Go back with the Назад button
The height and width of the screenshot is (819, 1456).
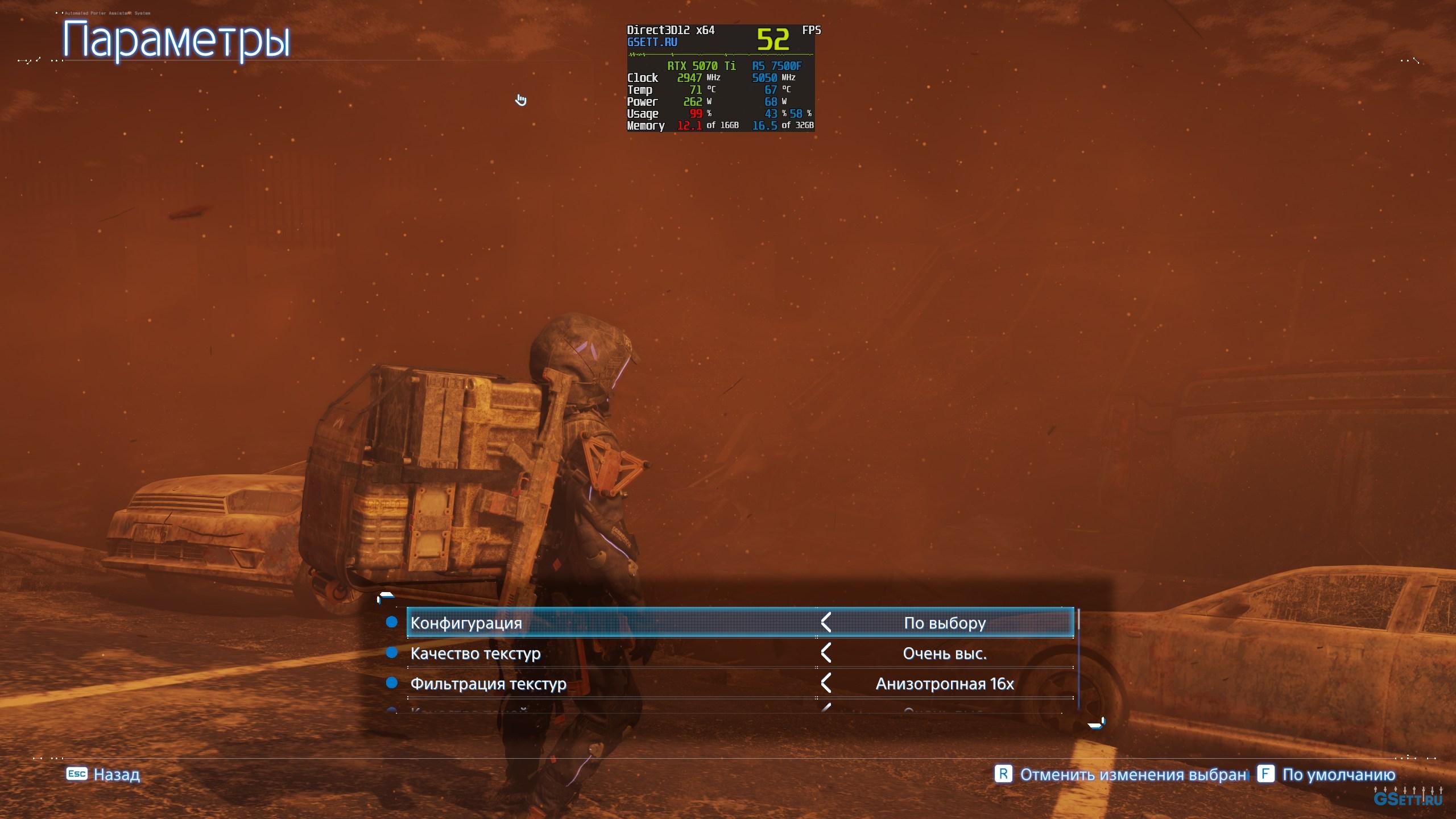pos(104,775)
